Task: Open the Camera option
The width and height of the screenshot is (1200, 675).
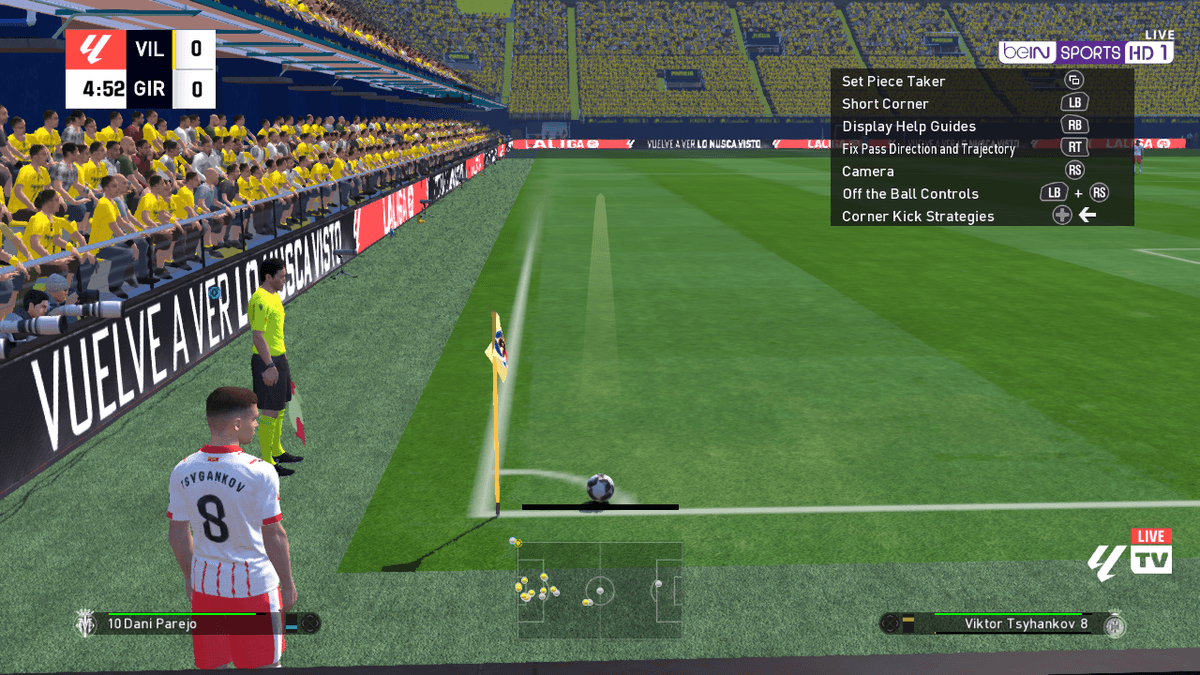Action: tap(868, 171)
